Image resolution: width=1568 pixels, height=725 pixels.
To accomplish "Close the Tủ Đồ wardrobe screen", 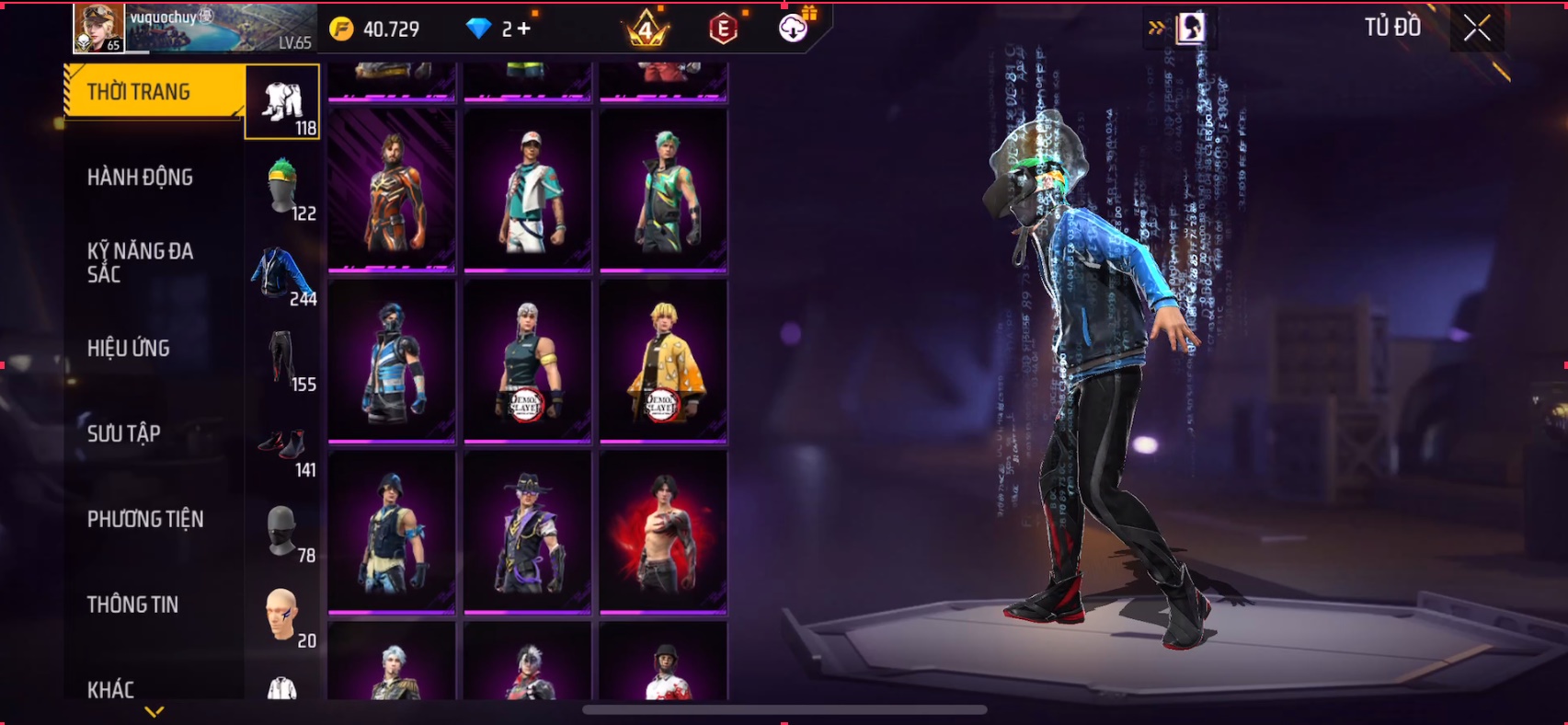I will coord(1477,29).
